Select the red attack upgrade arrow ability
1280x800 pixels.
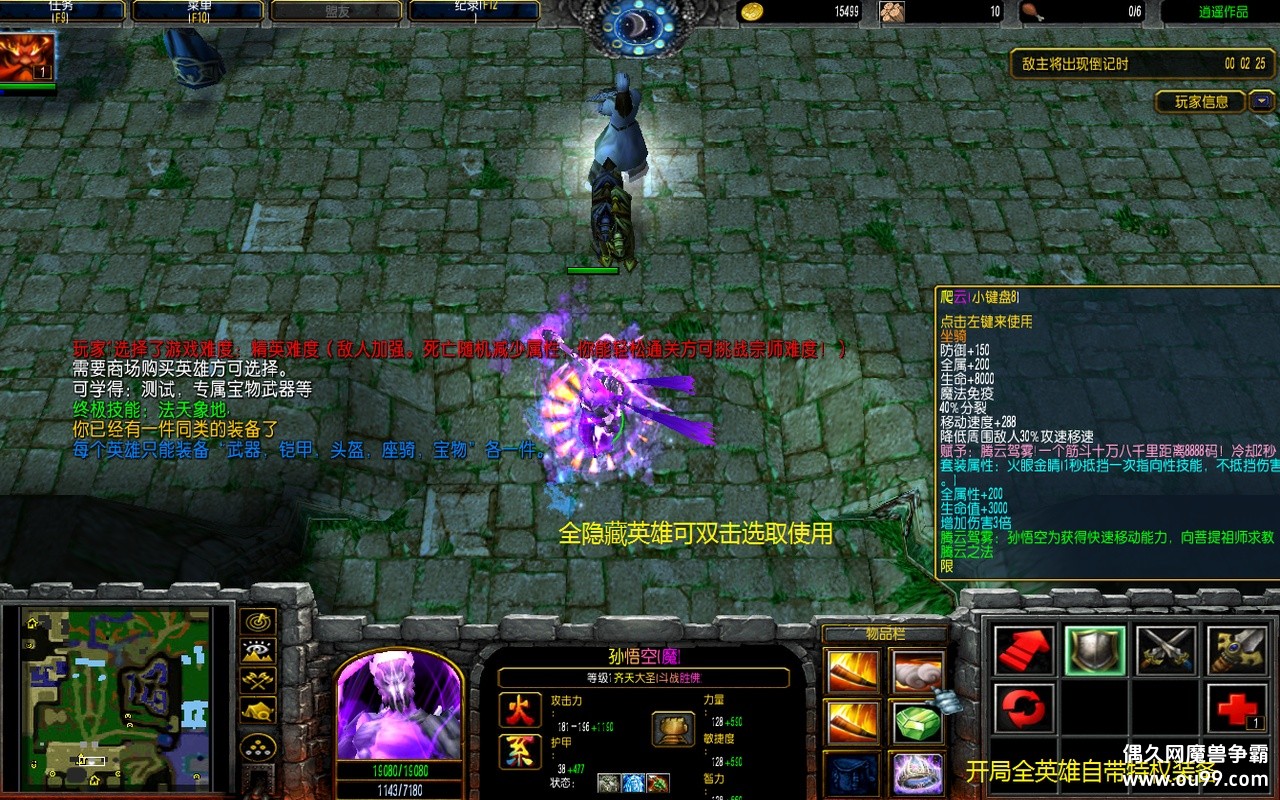pyautogui.click(x=1023, y=651)
